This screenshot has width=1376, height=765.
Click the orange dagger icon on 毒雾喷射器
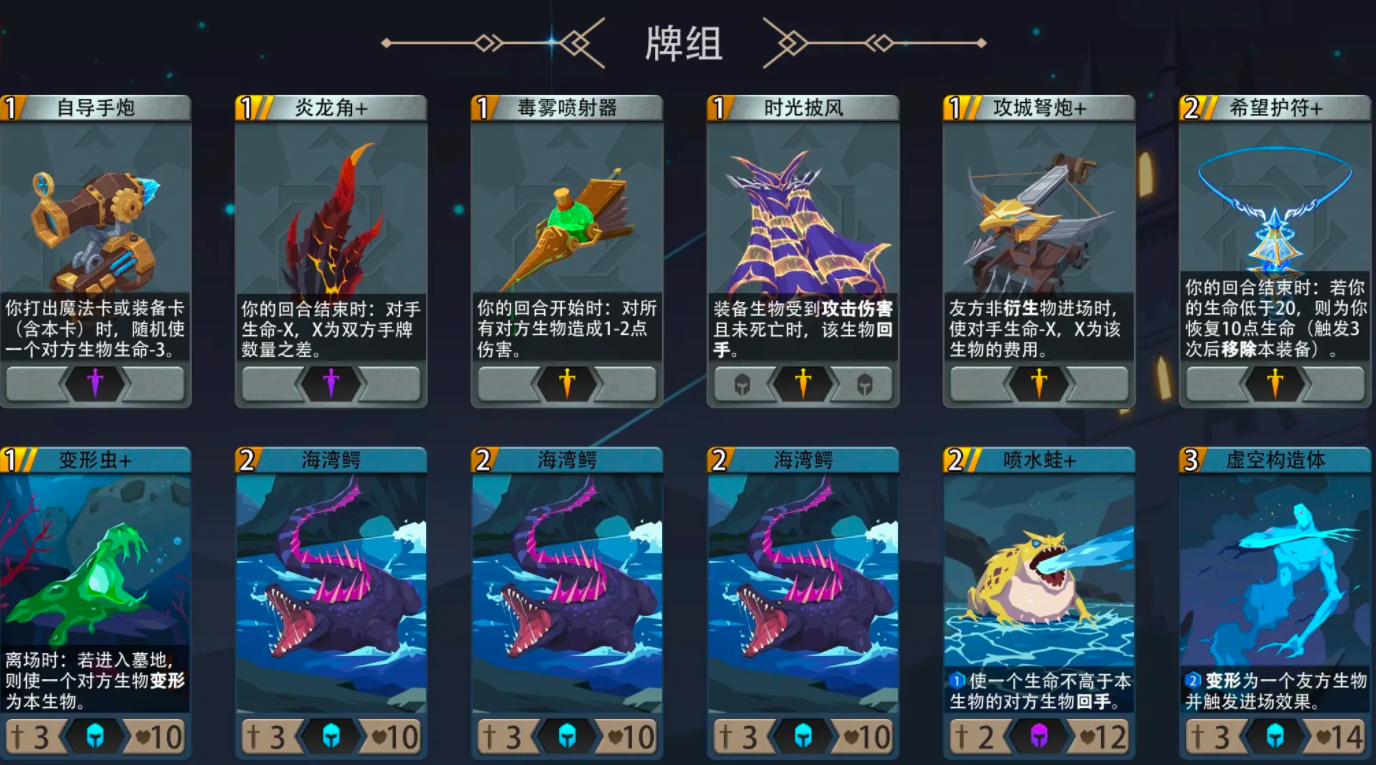tap(565, 384)
